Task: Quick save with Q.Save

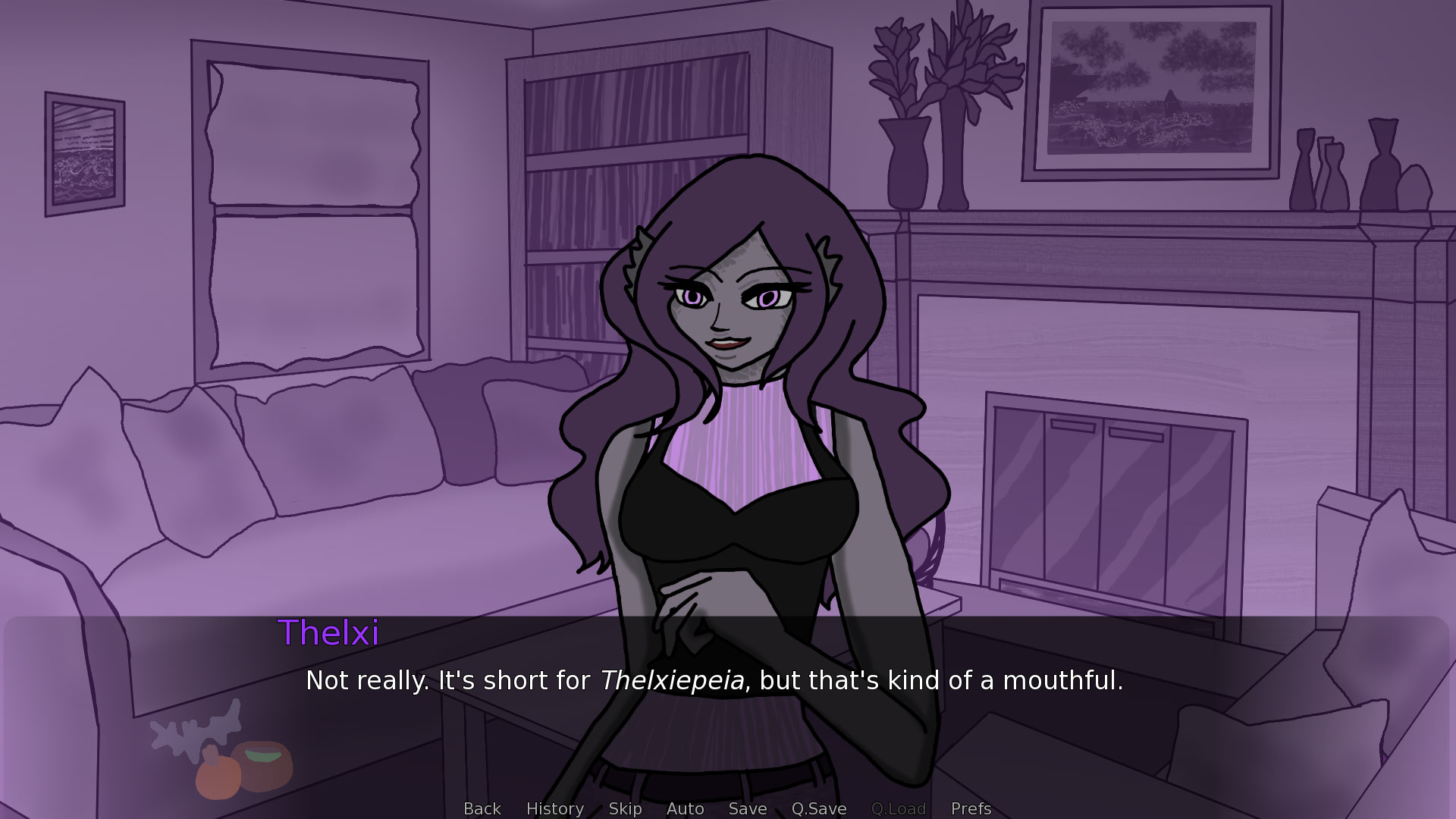Action: [x=818, y=808]
